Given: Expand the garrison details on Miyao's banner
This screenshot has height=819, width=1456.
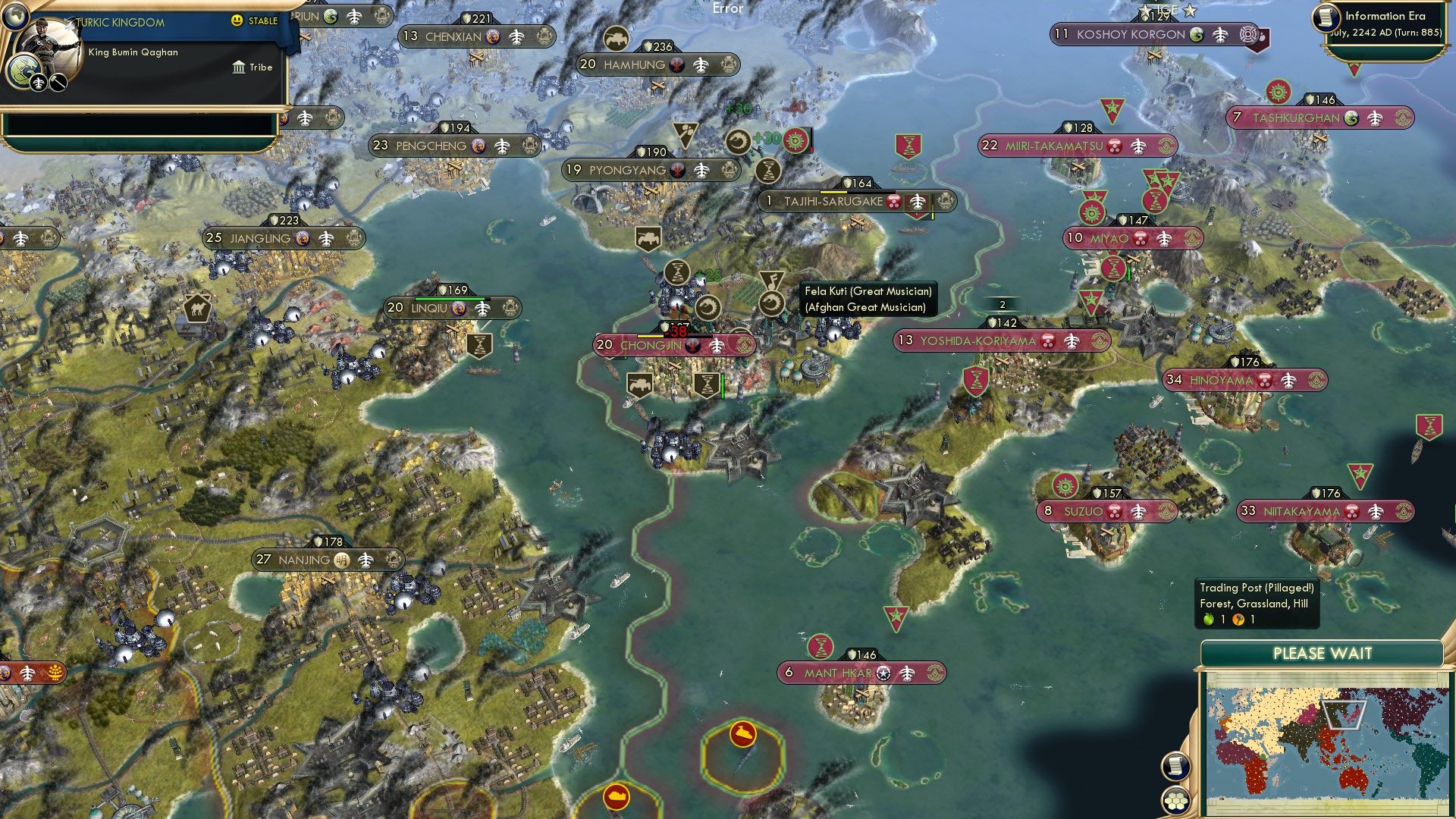Looking at the screenshot, I should click(x=1164, y=239).
